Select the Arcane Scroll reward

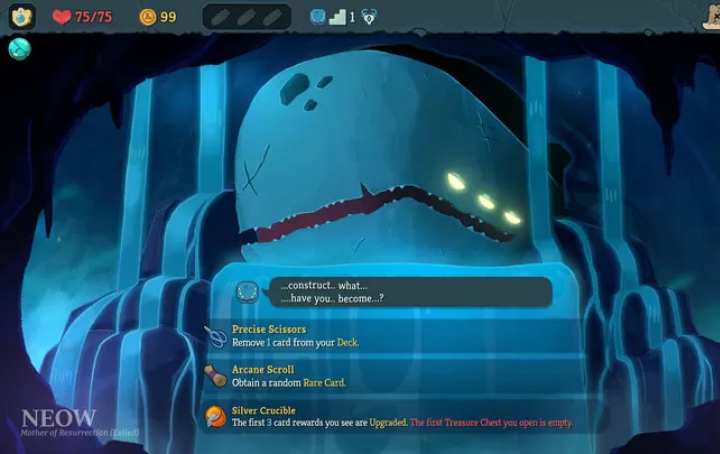(x=390, y=376)
